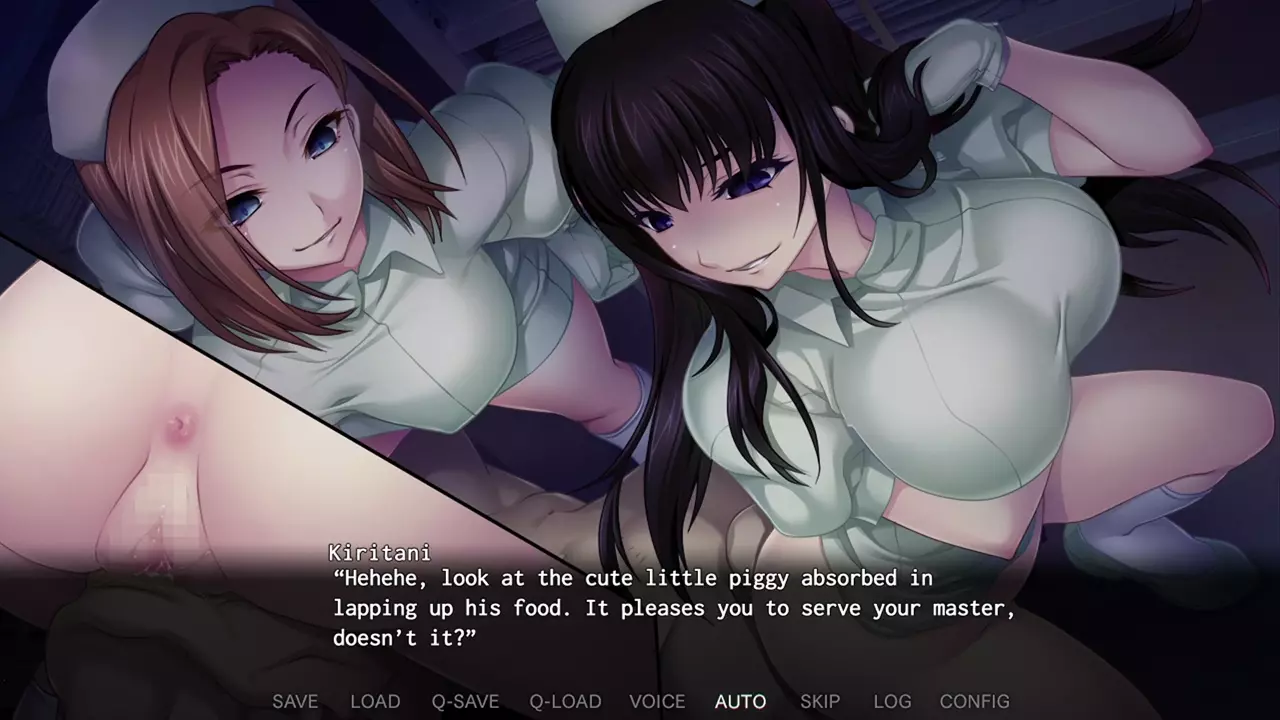Toggle AUTO text advance

point(741,701)
